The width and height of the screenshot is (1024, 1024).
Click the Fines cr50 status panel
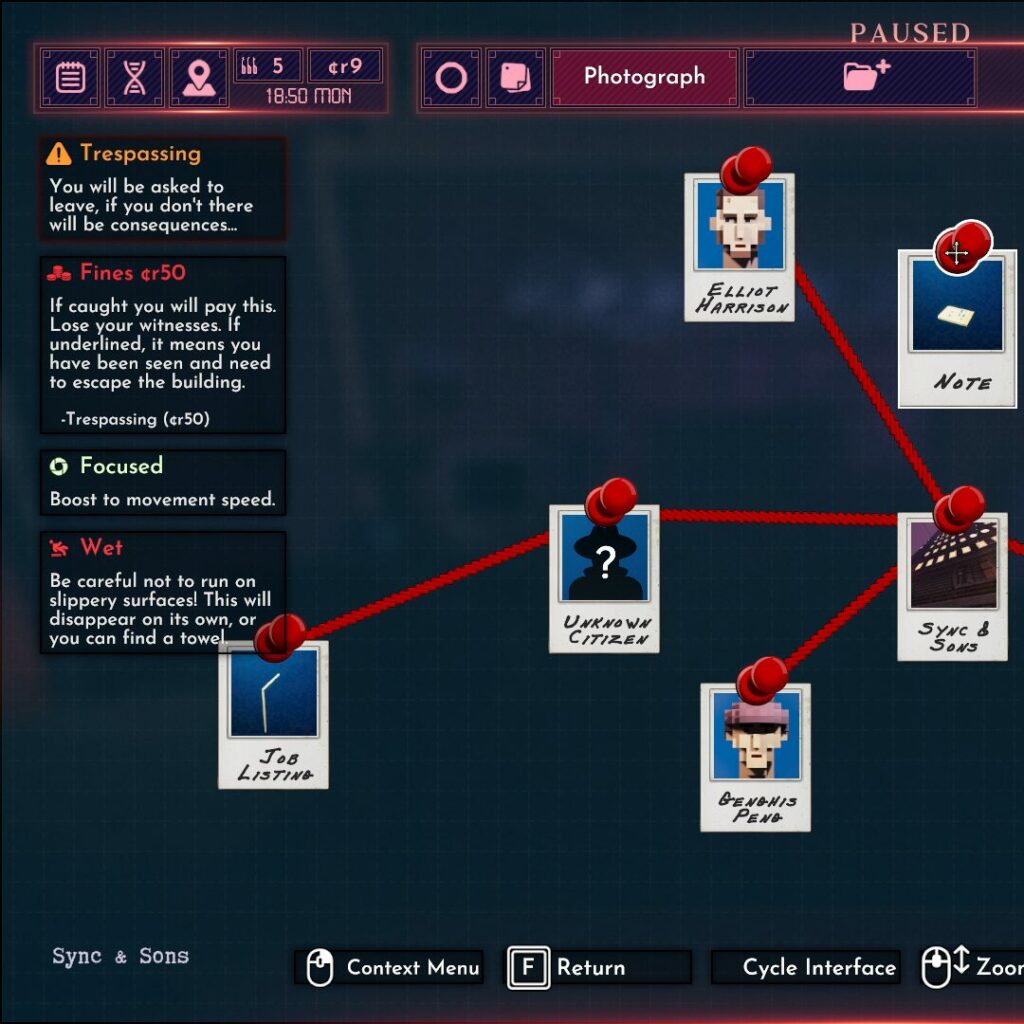[x=163, y=344]
